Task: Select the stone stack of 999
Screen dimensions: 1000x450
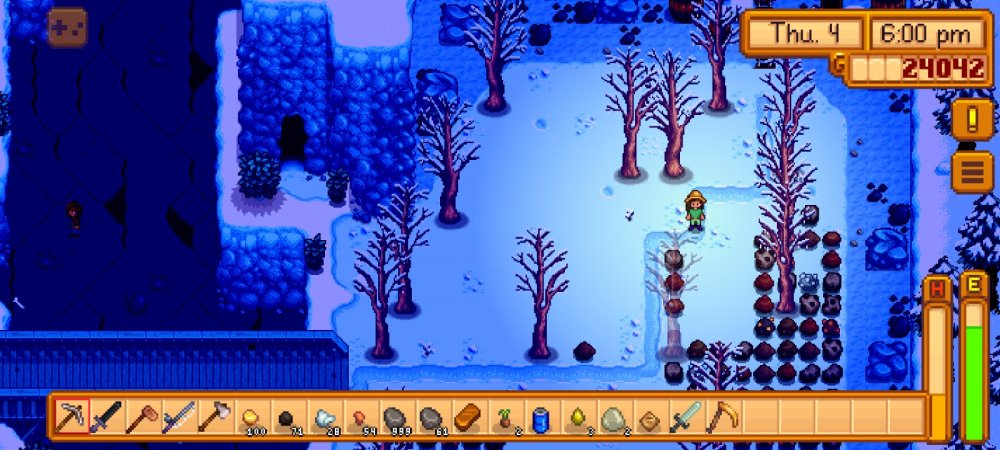Action: tap(394, 416)
